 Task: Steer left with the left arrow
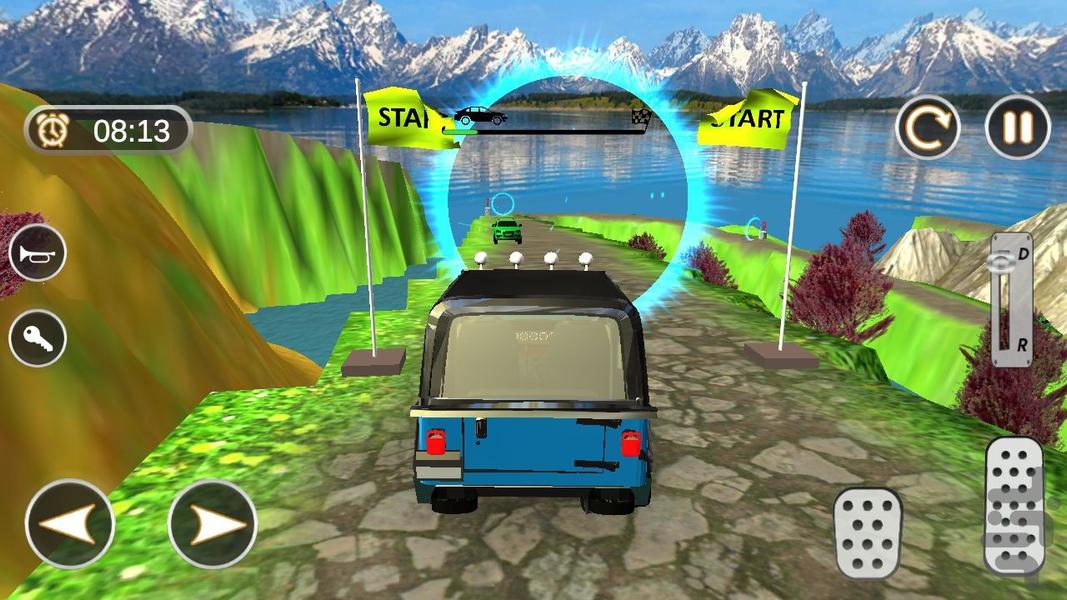click(70, 525)
